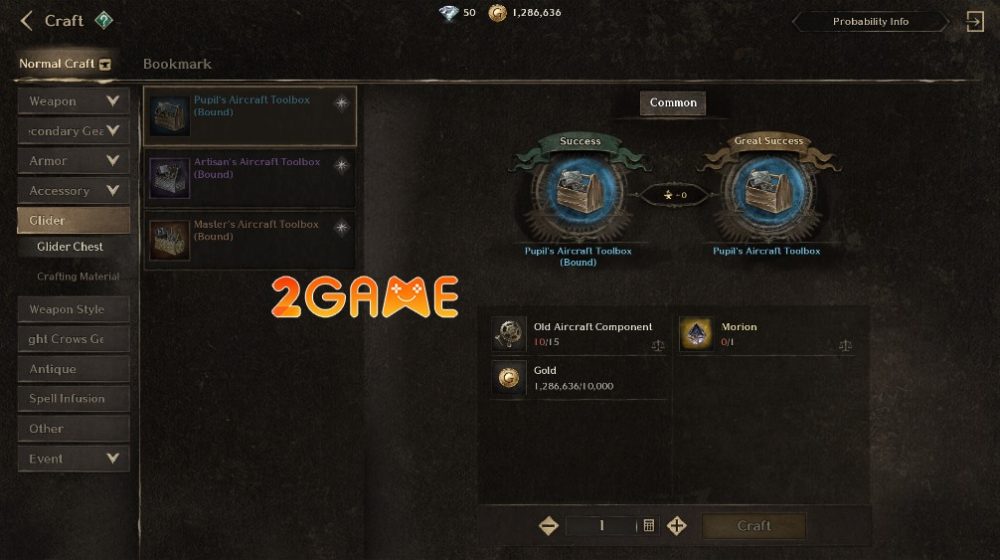1000x560 pixels.
Task: Bookmark the Pupil's Aircraft Toolbox recipe
Action: pyautogui.click(x=341, y=102)
